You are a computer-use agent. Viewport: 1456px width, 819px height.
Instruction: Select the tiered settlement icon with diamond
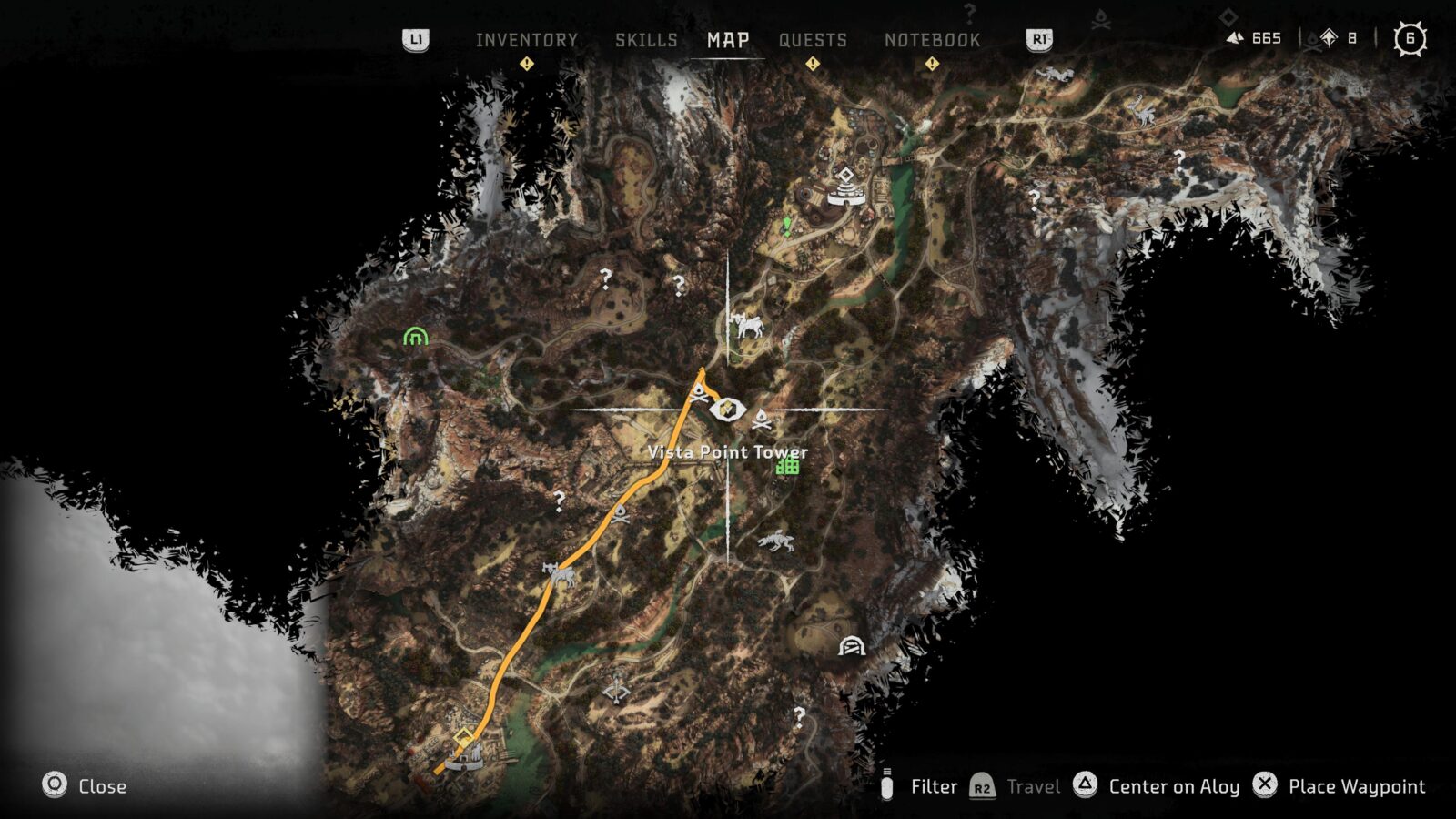click(x=846, y=188)
